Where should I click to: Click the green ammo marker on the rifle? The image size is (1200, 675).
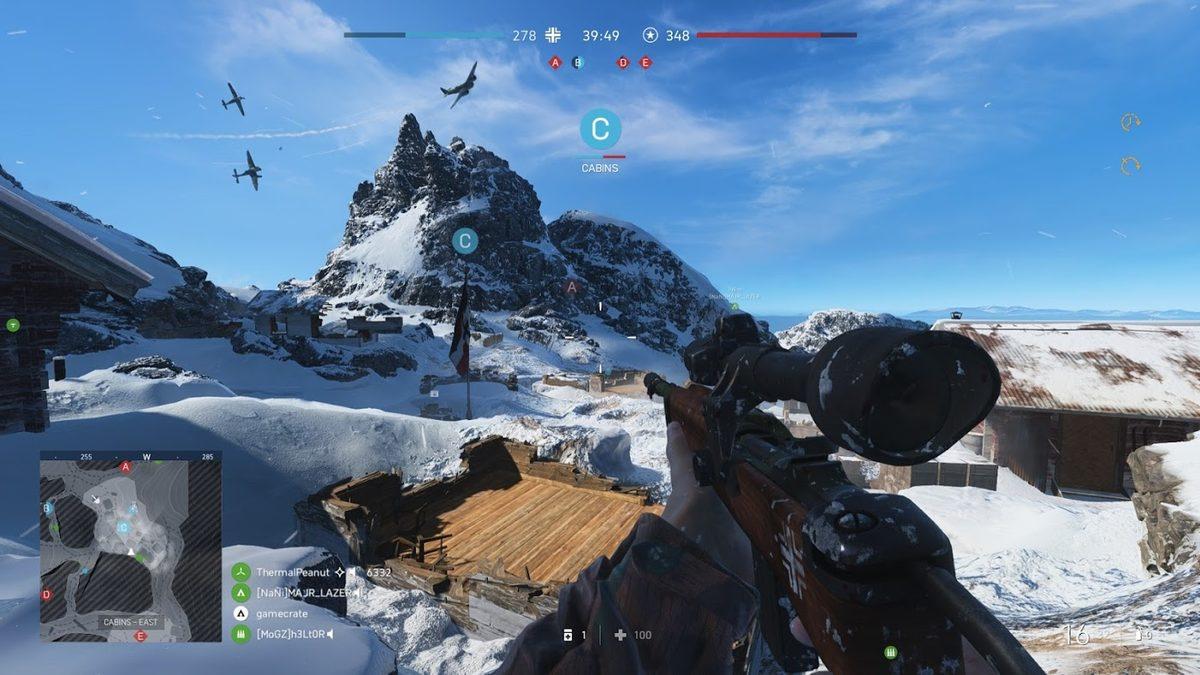(890, 652)
